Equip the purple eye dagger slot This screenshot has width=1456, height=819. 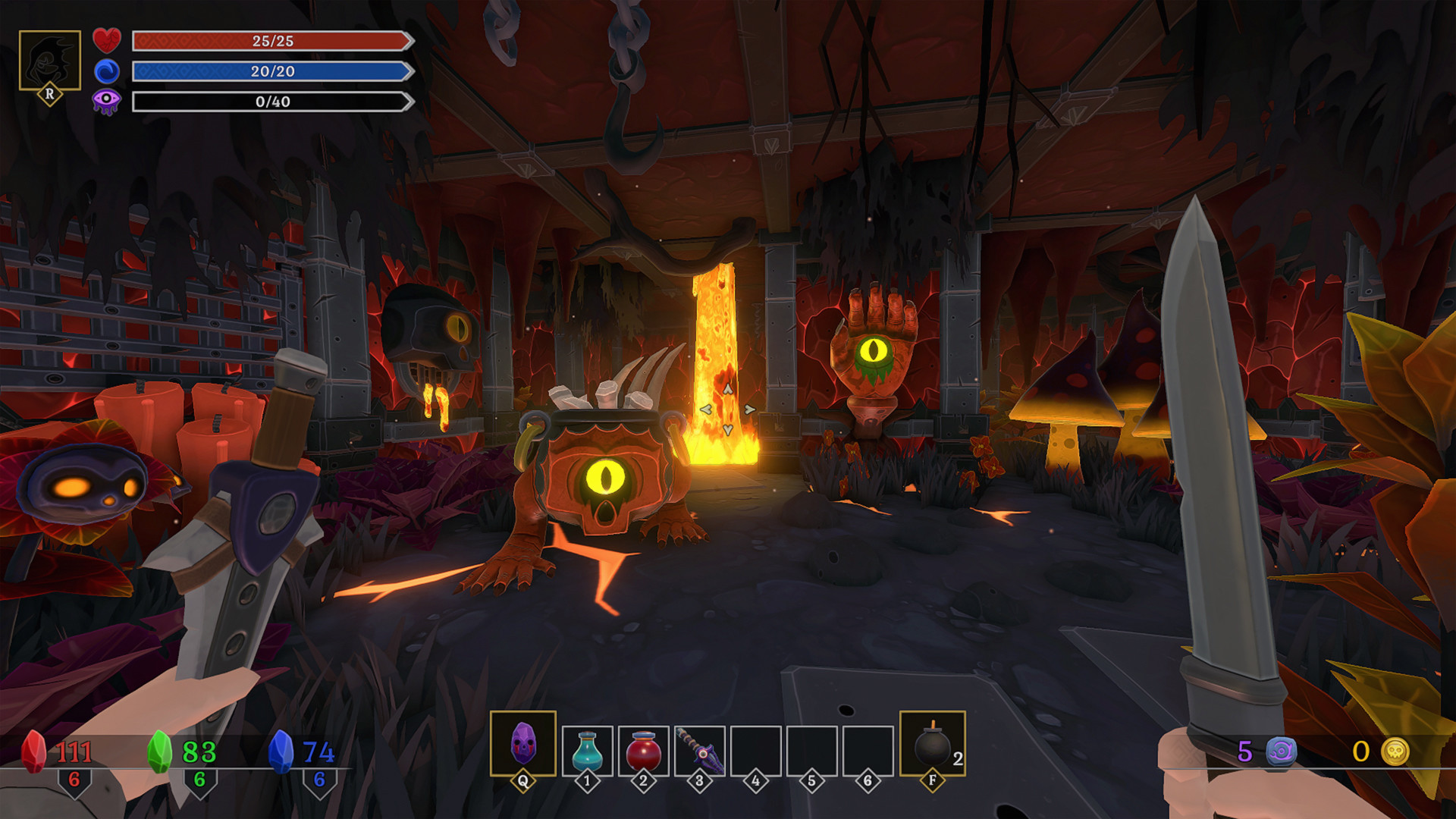coord(699,751)
